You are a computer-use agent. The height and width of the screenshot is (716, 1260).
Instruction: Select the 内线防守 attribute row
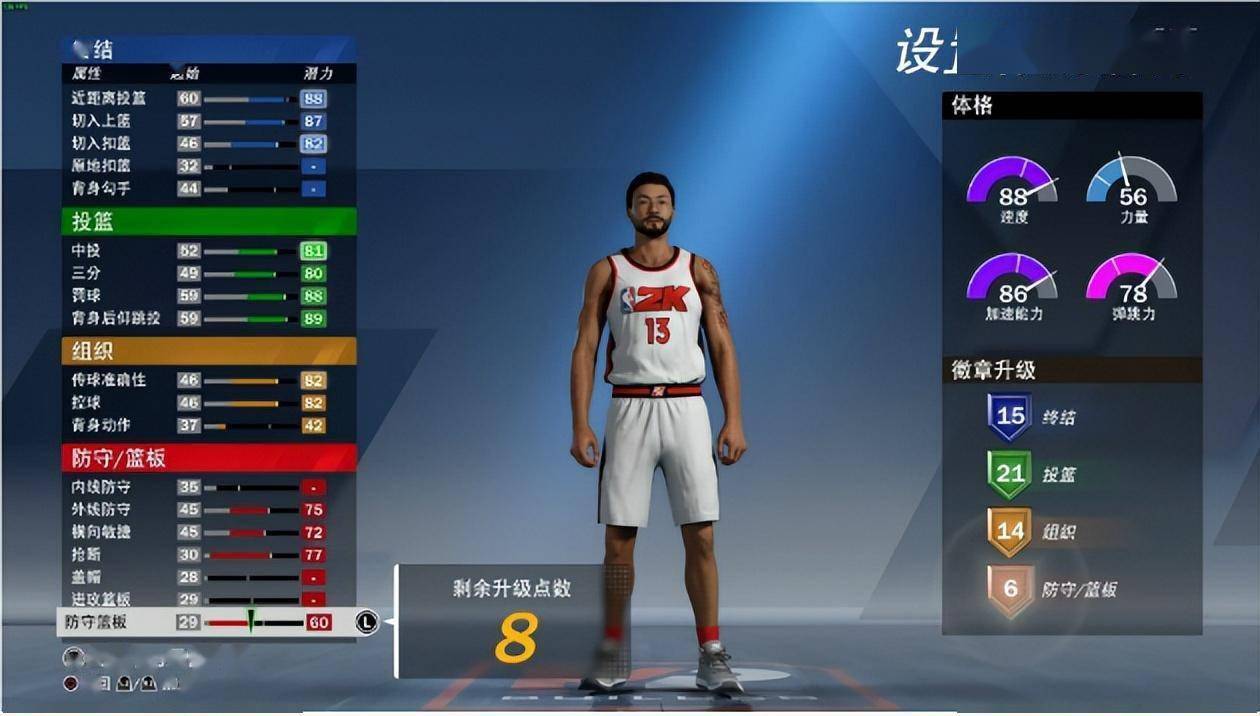click(x=200, y=487)
